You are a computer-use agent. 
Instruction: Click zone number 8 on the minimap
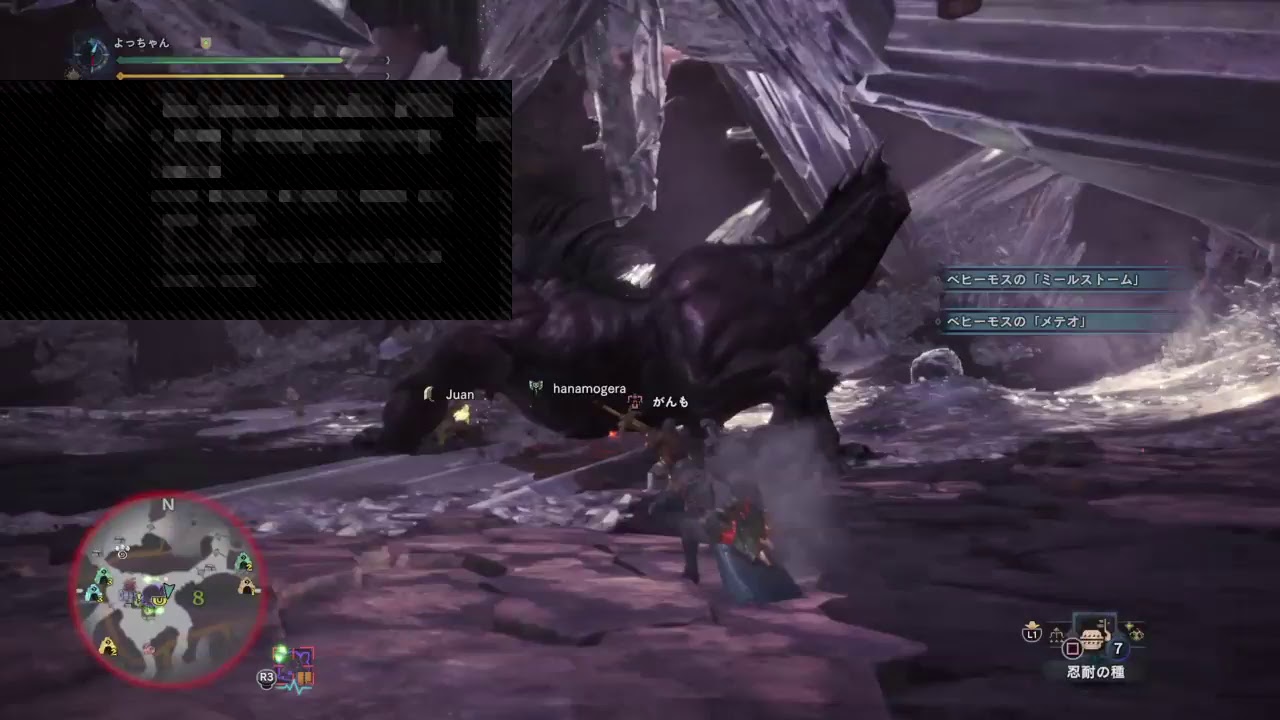click(x=197, y=598)
